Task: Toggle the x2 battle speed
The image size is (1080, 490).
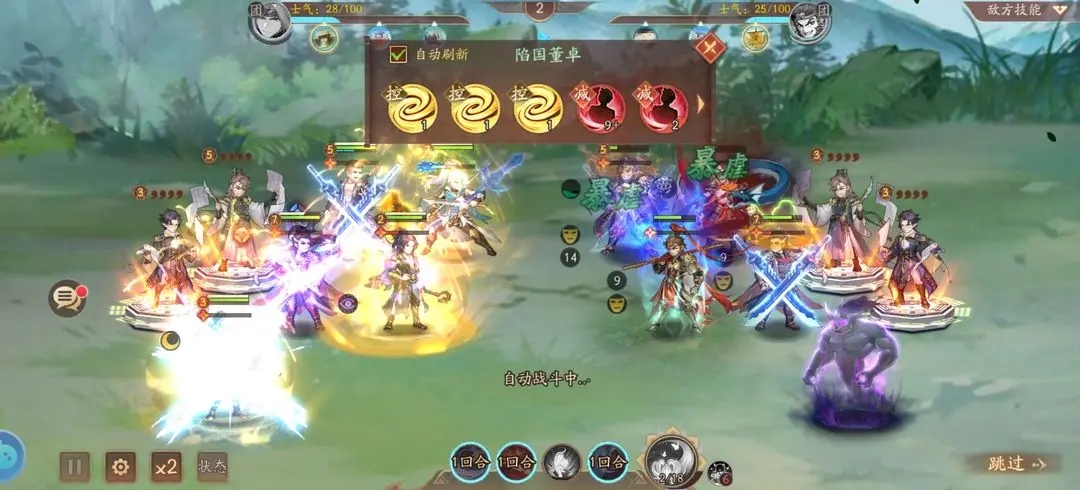Action: 166,466
